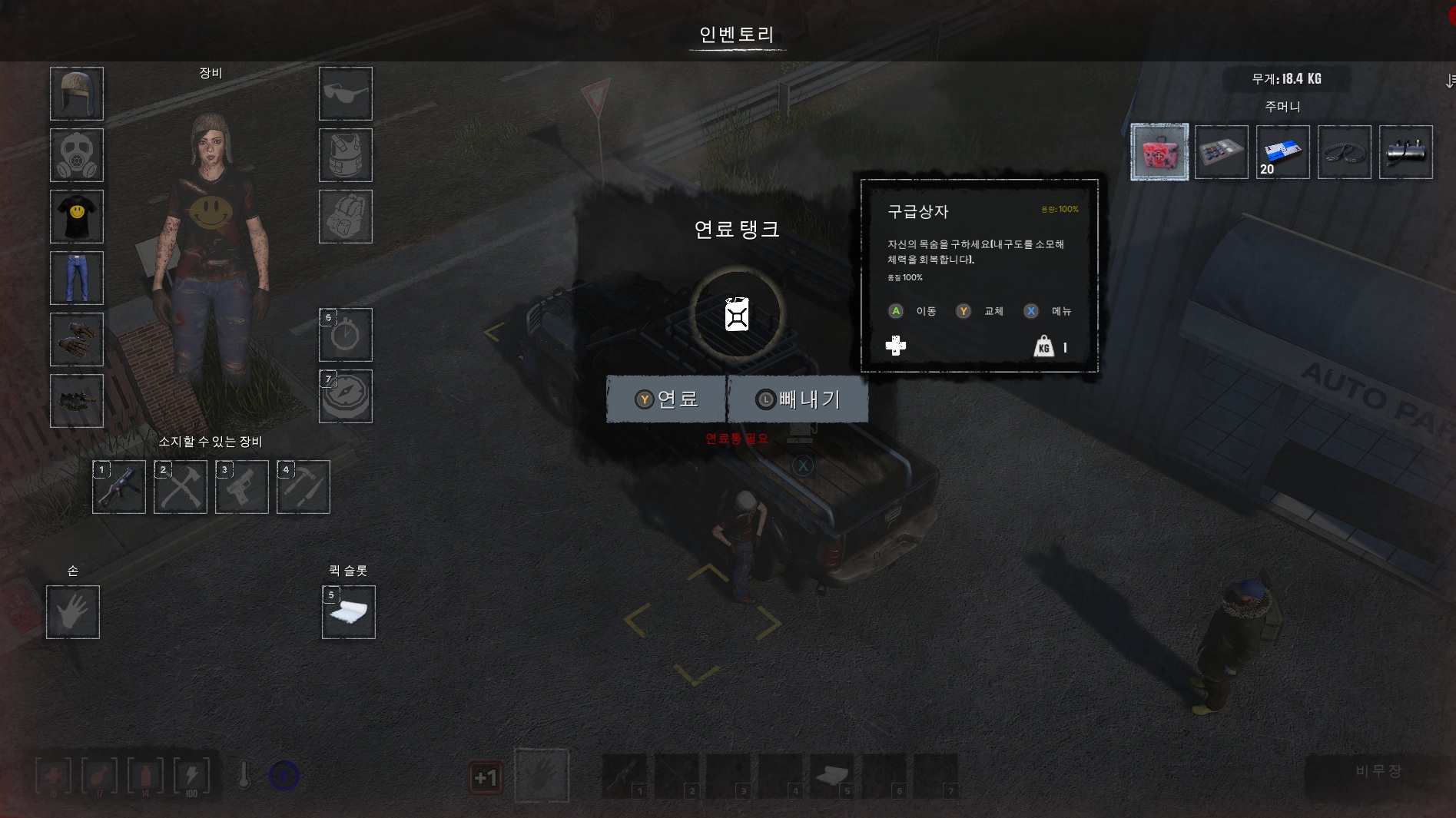Select the drive belt item slot
Screen dimensions: 1456x818
click(1344, 152)
